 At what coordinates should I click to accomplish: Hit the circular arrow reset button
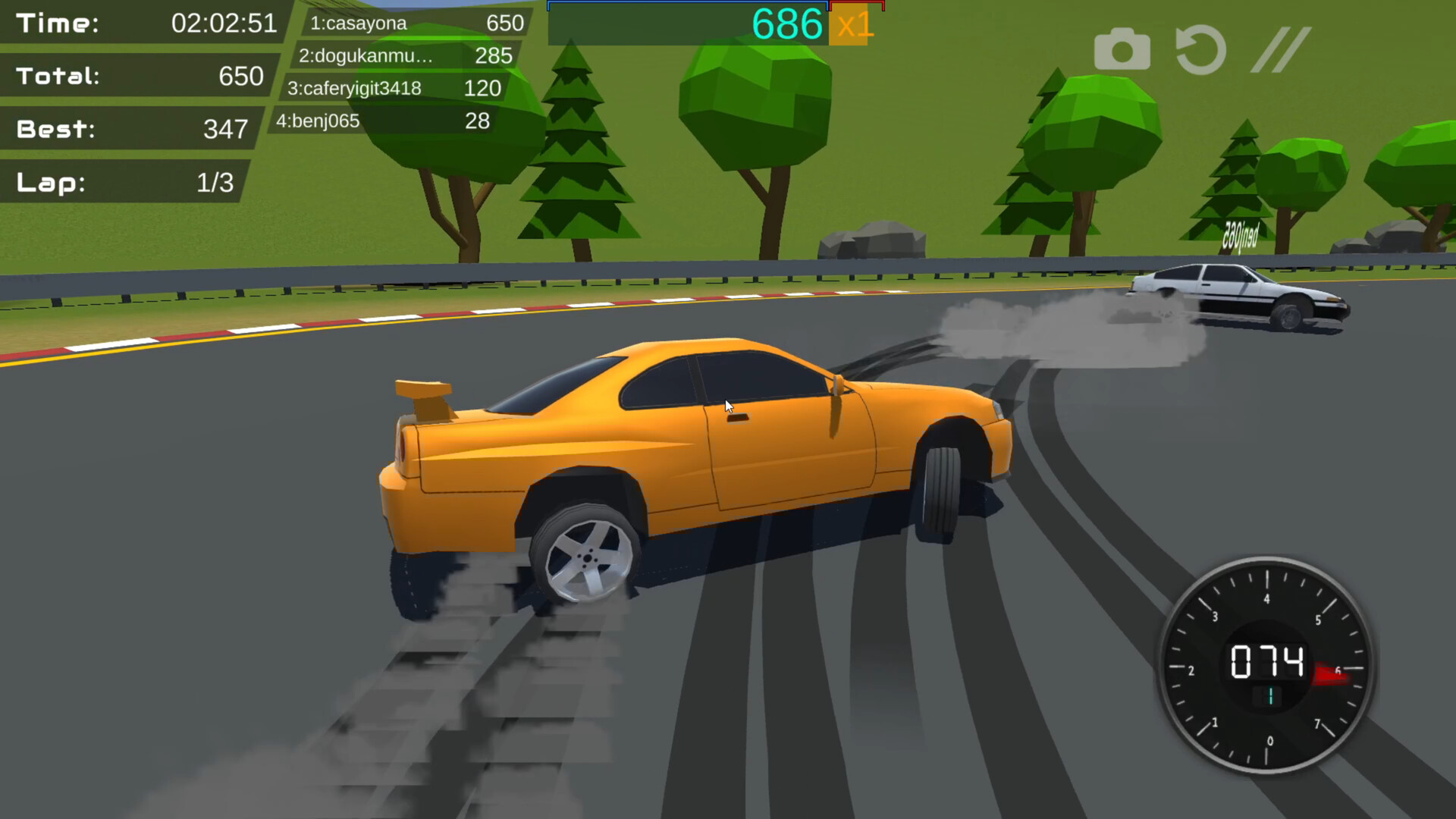point(1200,50)
